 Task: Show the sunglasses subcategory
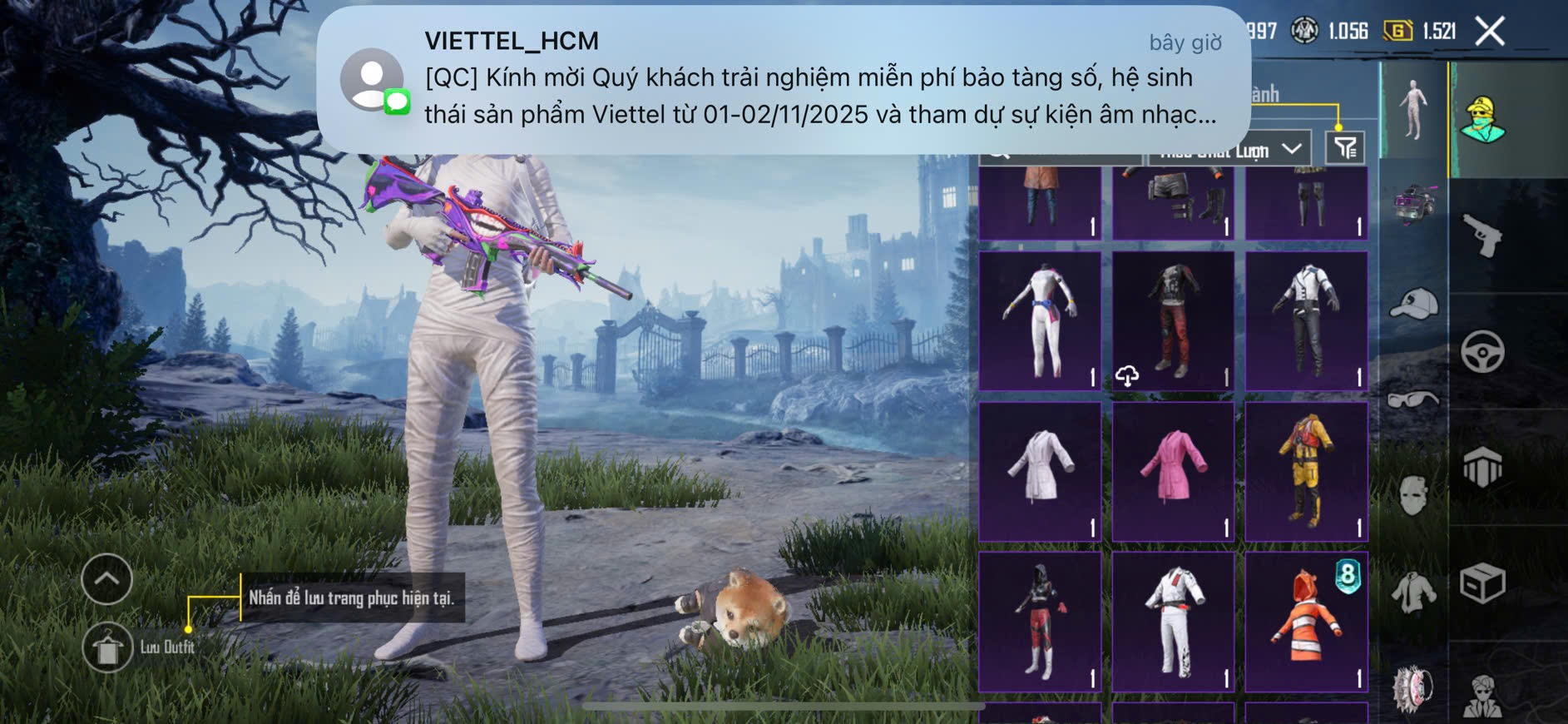tap(1413, 400)
